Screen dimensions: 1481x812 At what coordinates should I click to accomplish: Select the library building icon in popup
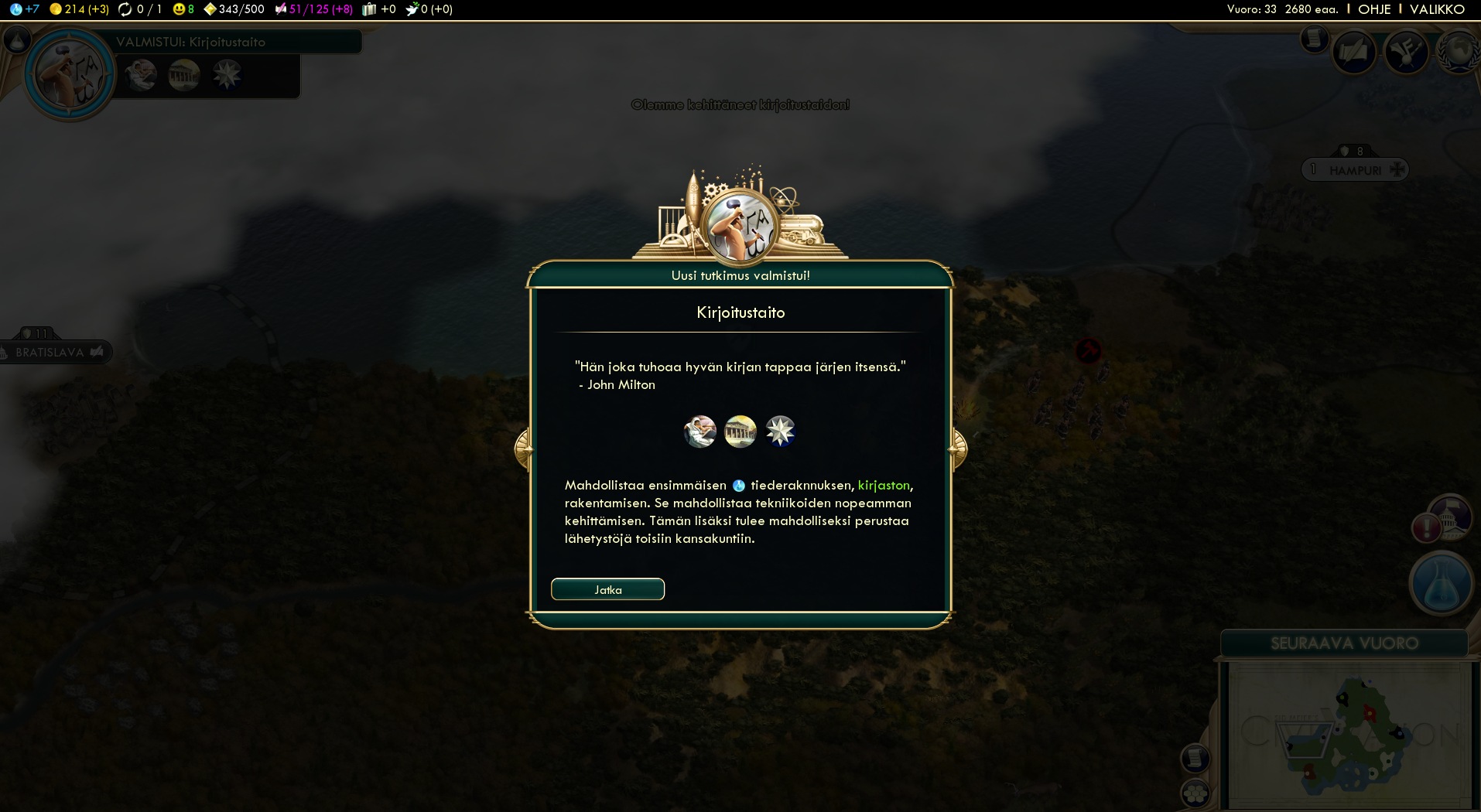(x=700, y=432)
